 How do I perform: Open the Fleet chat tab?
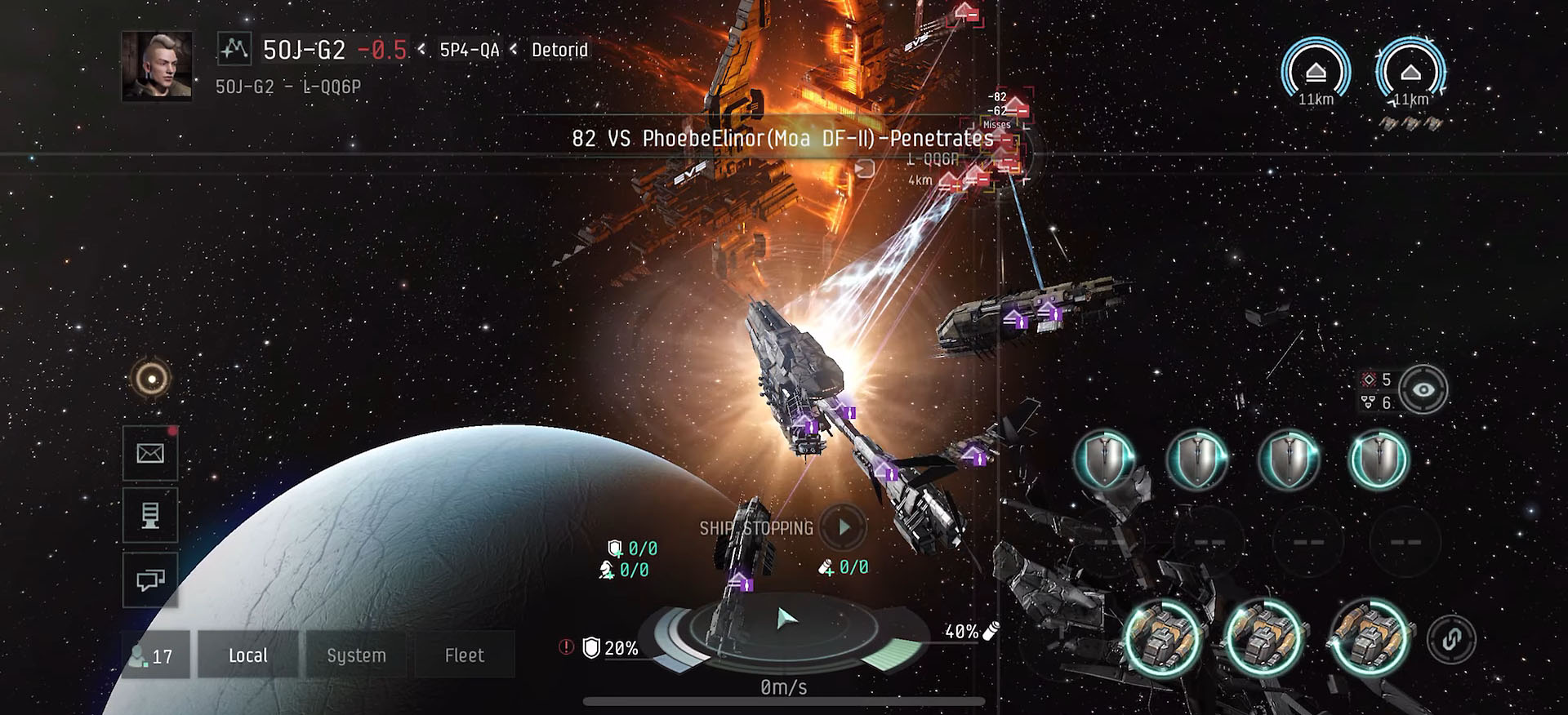465,655
